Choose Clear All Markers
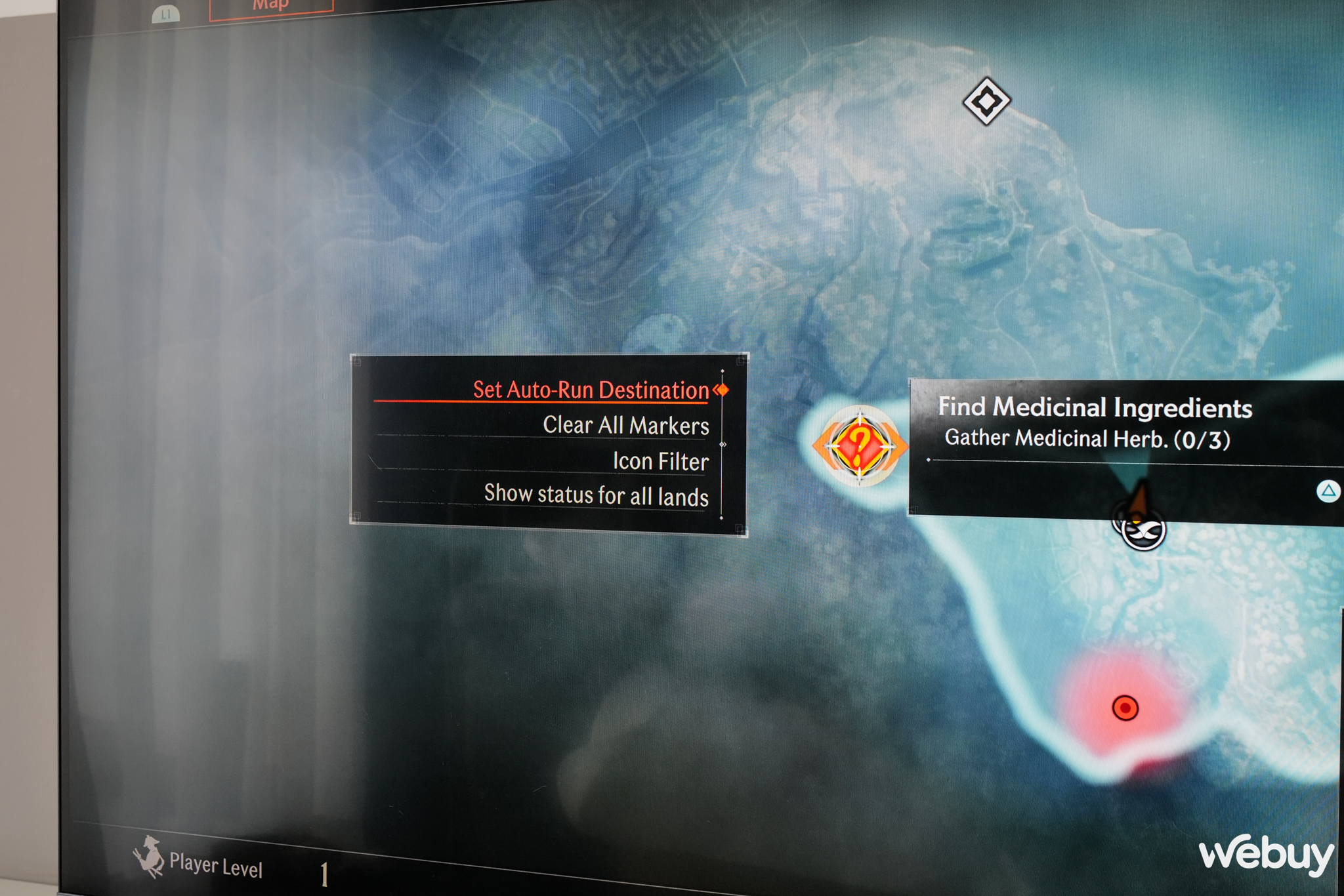The image size is (1344, 896). click(625, 426)
